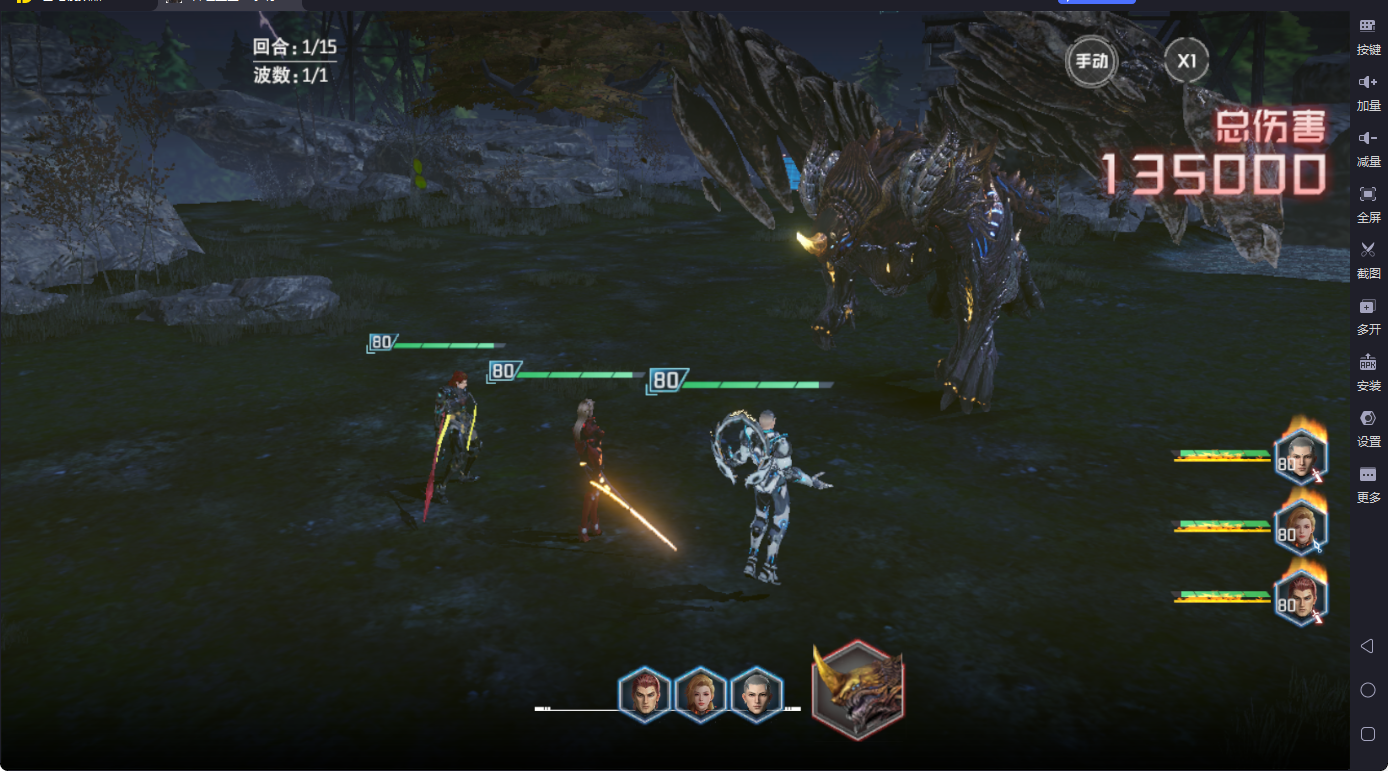The height and width of the screenshot is (771, 1388).
Task: Open the keymapping (按键) panel
Action: pos(1367,32)
